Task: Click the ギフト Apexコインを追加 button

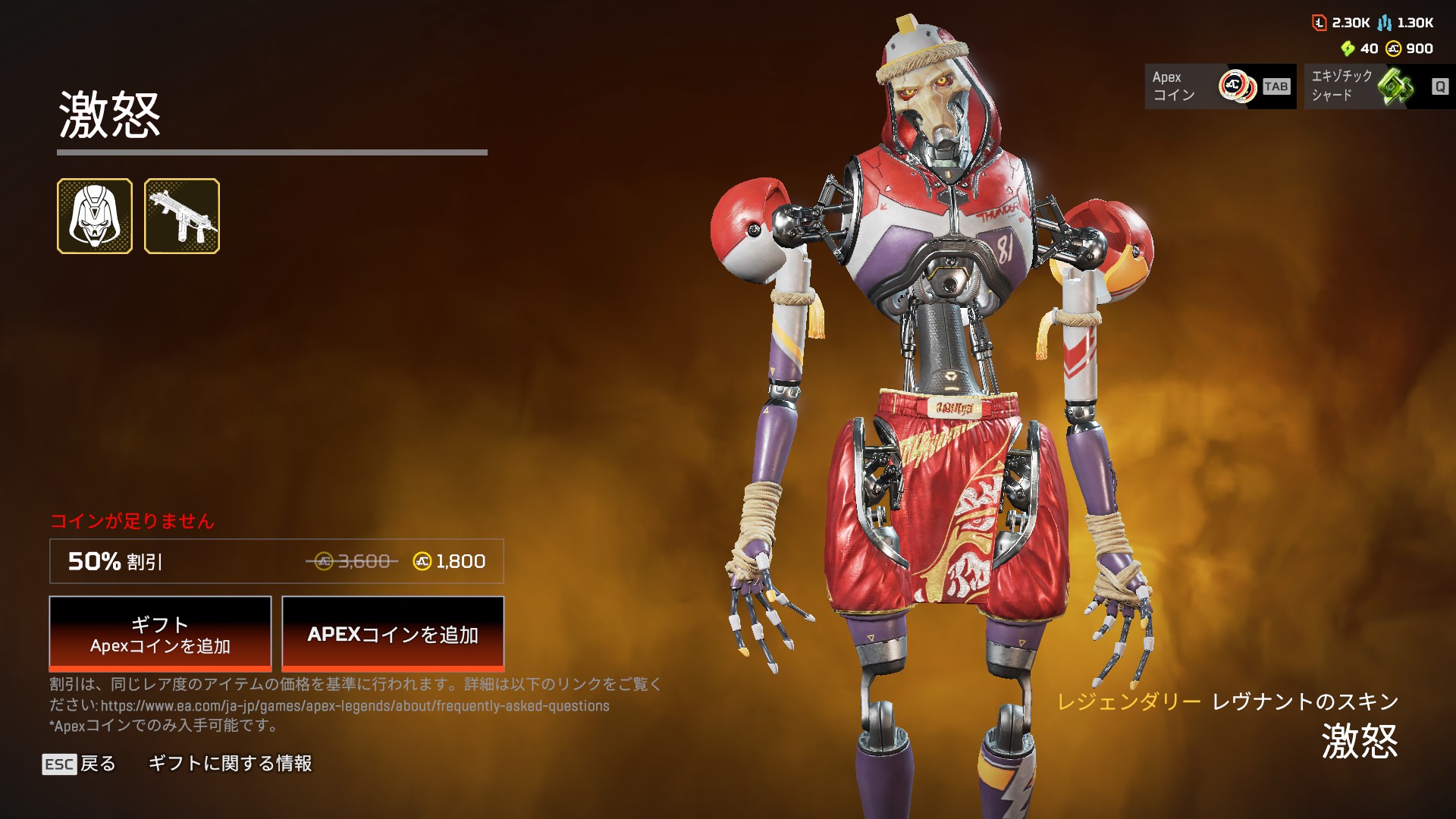Action: tap(160, 634)
